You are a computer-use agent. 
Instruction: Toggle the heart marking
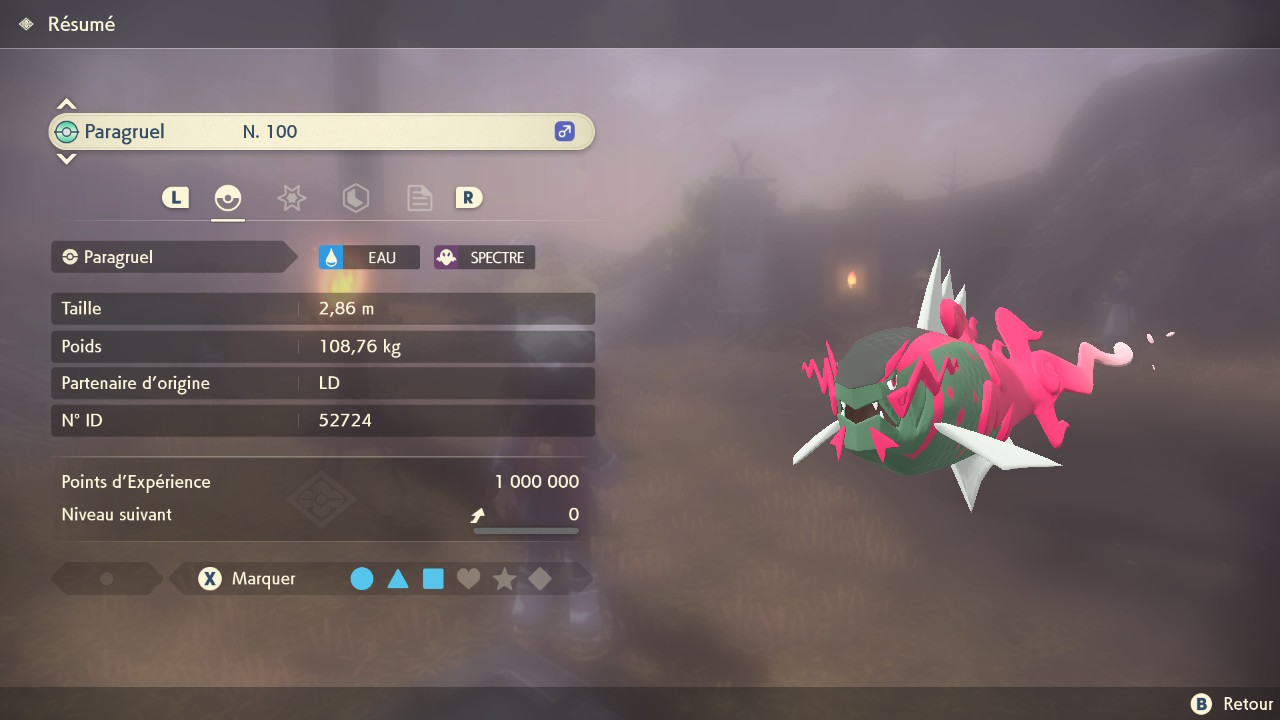[468, 578]
